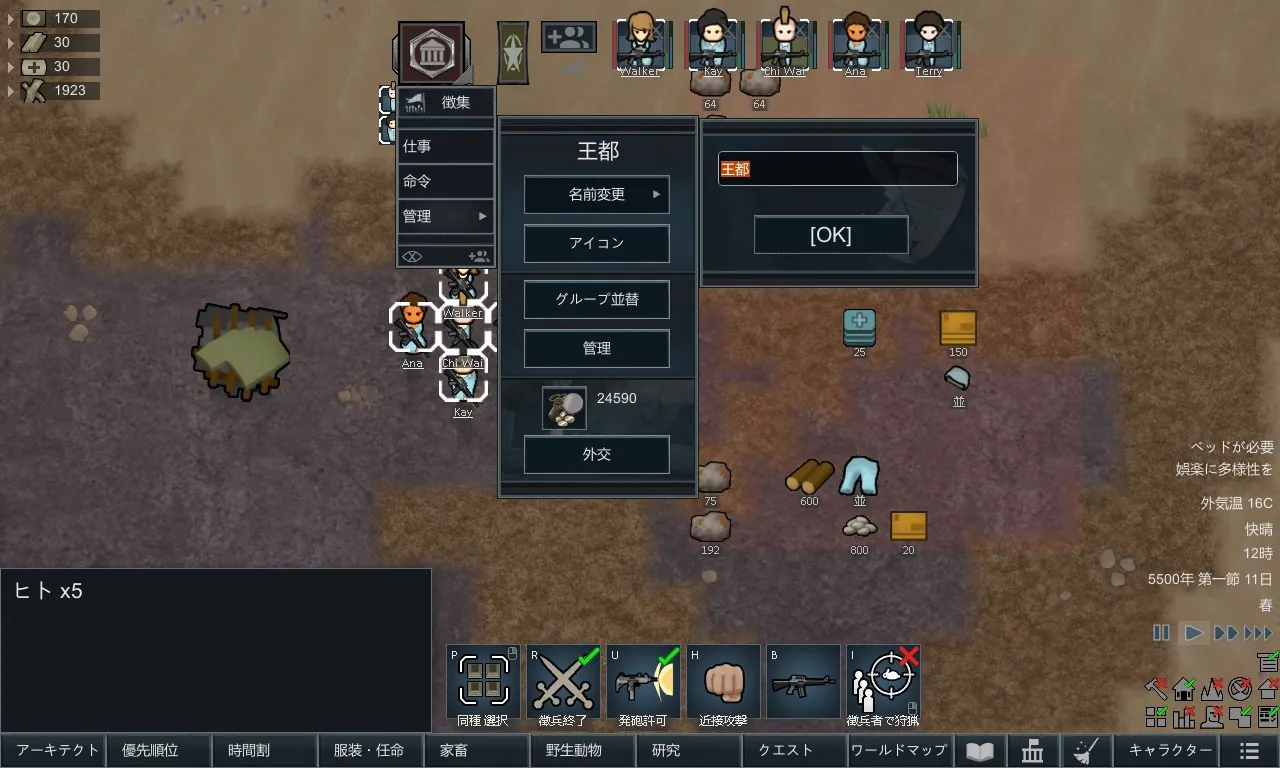Confirm the rename with the OK button
Screen dimensions: 1280x768
click(x=831, y=235)
